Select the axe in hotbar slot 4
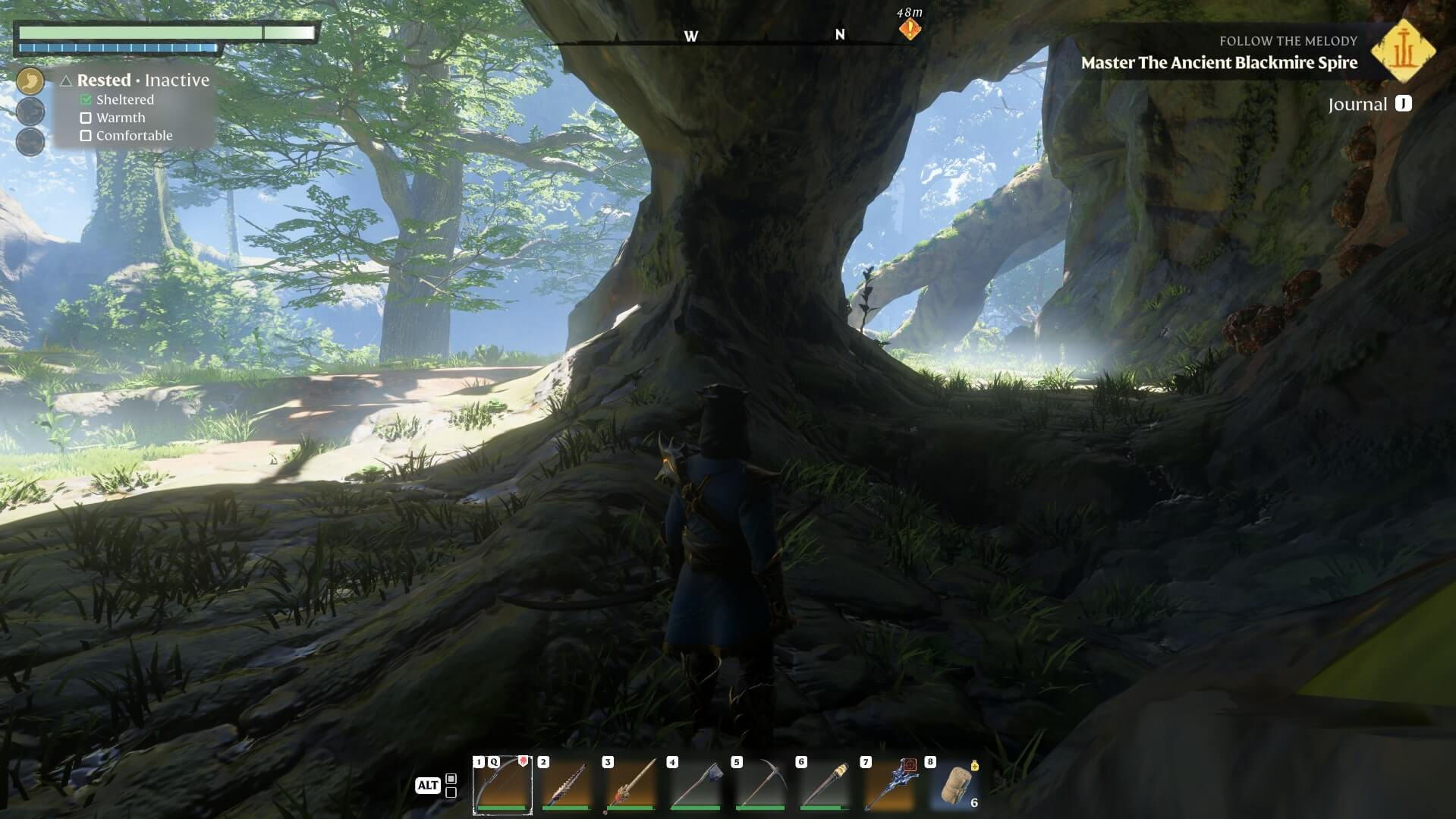This screenshot has width=1456, height=819. (x=696, y=785)
